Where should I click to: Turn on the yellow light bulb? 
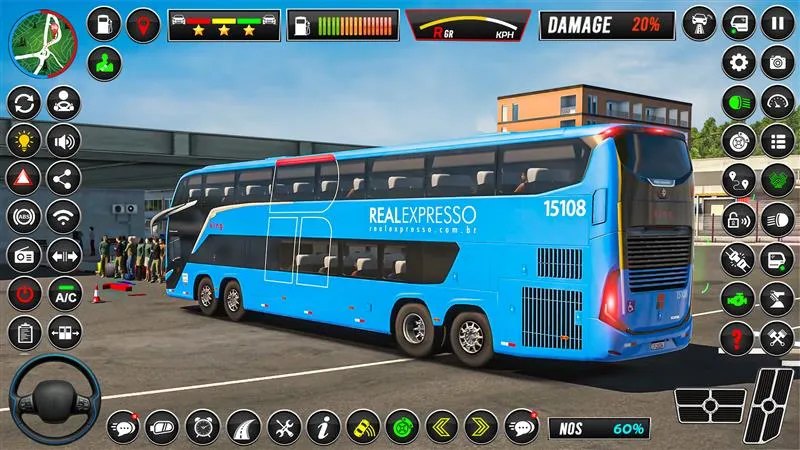[24, 140]
